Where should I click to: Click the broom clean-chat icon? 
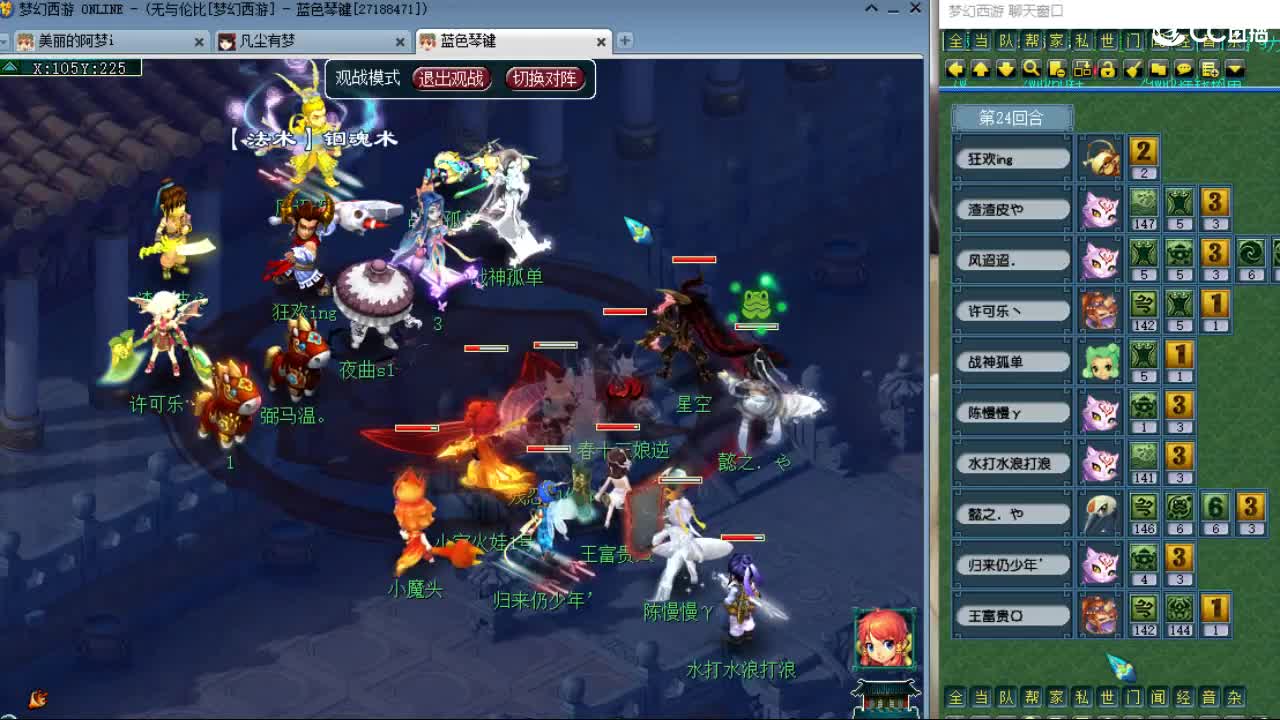point(1135,70)
